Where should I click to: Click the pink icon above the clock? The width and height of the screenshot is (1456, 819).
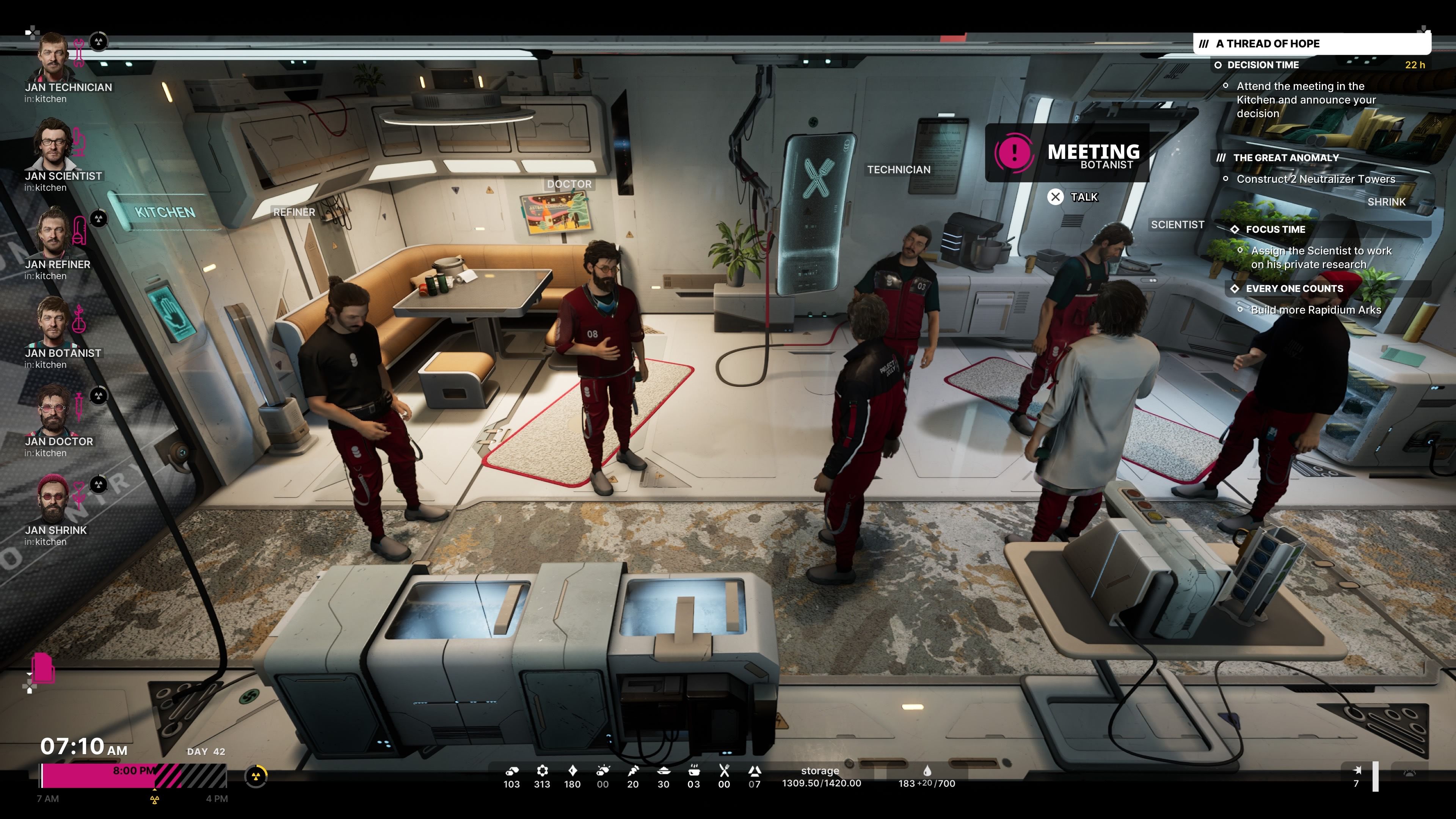click(43, 668)
